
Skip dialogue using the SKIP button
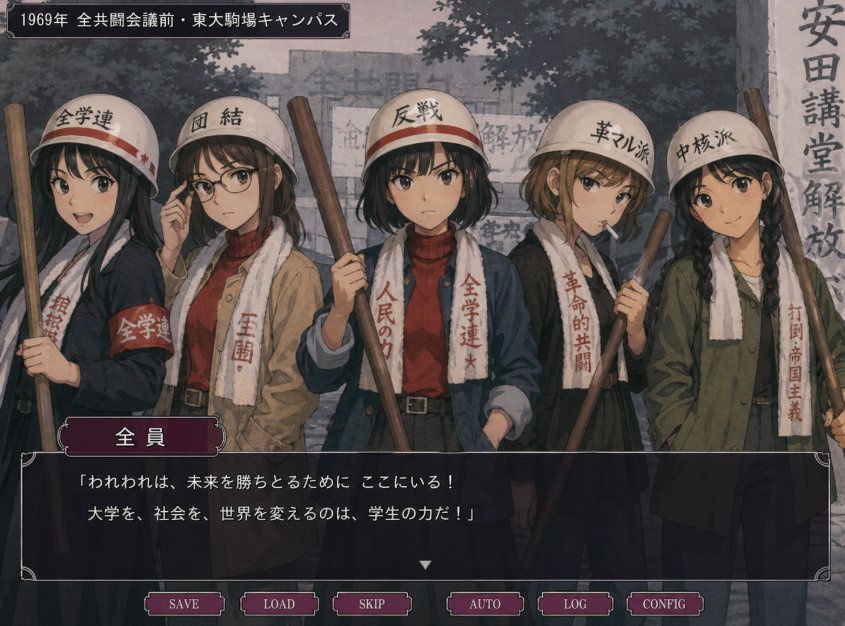(x=372, y=604)
